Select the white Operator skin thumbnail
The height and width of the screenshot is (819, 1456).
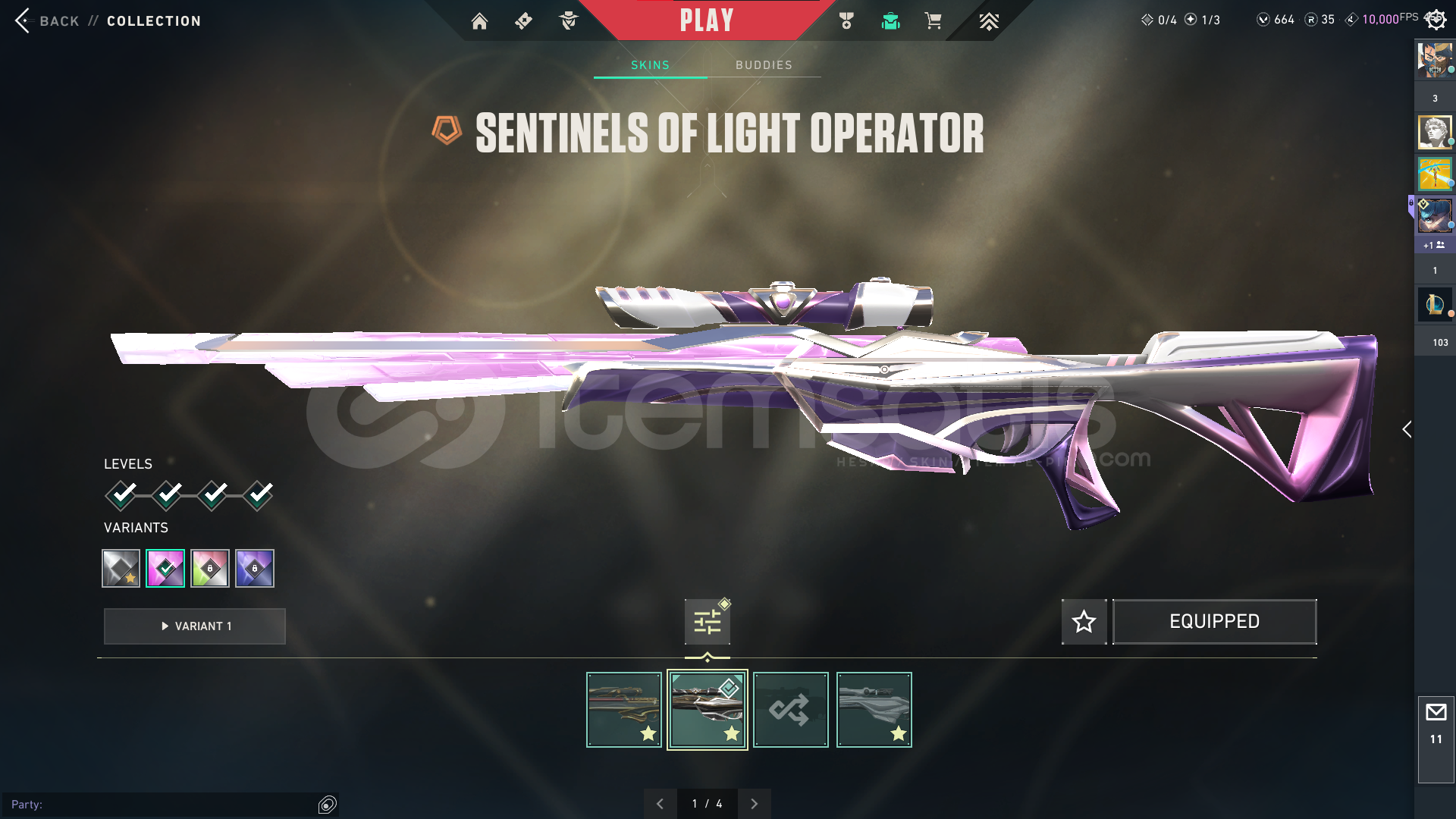874,710
